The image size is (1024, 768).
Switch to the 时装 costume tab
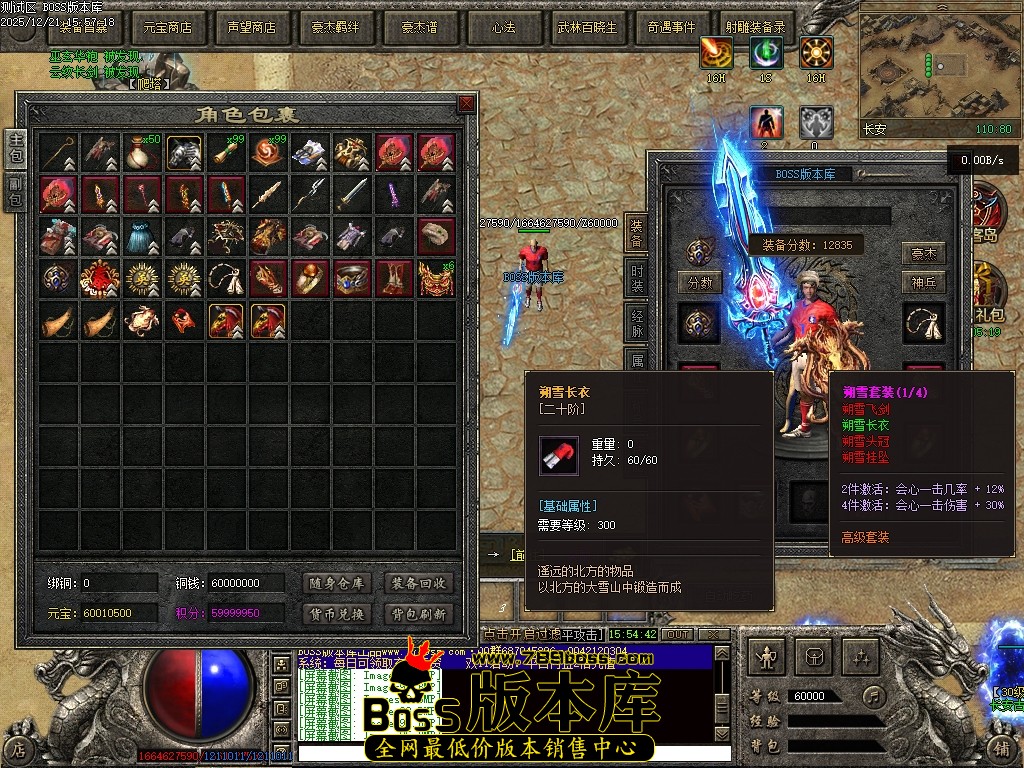click(636, 278)
